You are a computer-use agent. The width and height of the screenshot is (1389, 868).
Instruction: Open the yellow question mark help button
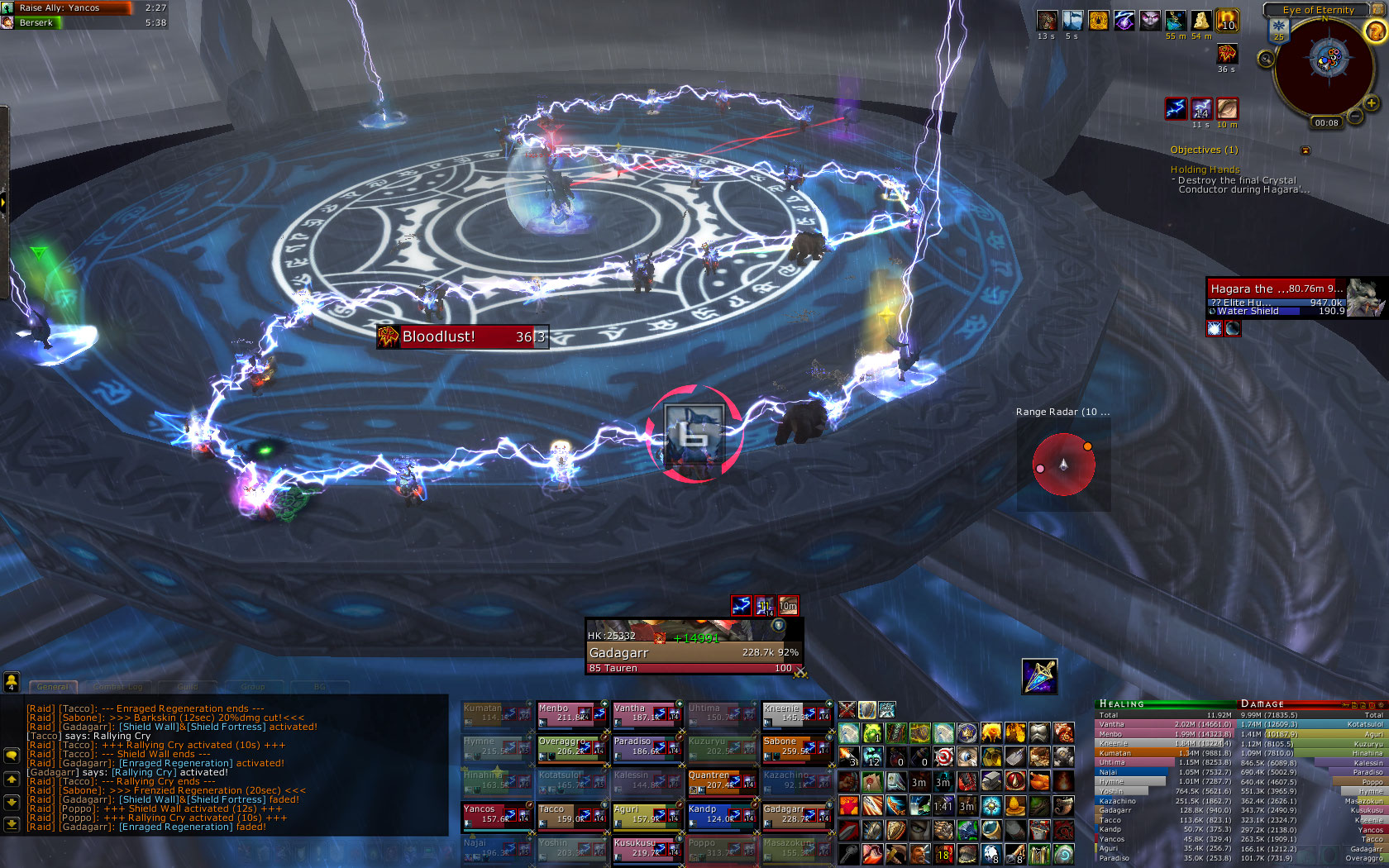(x=1375, y=31)
